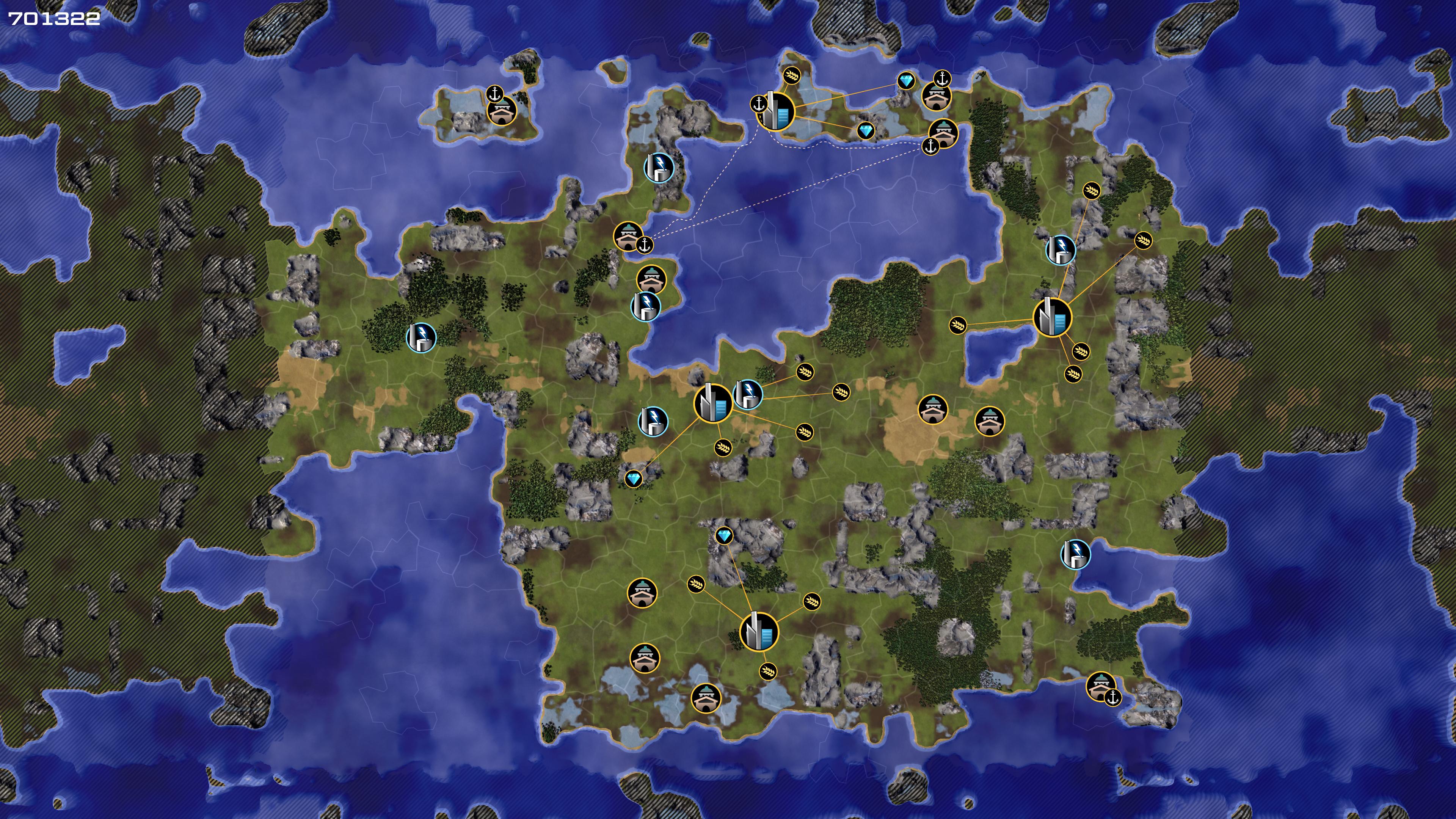Select the city marker with the anchor badge
This screenshot has width=1456, height=819.
coord(775,111)
